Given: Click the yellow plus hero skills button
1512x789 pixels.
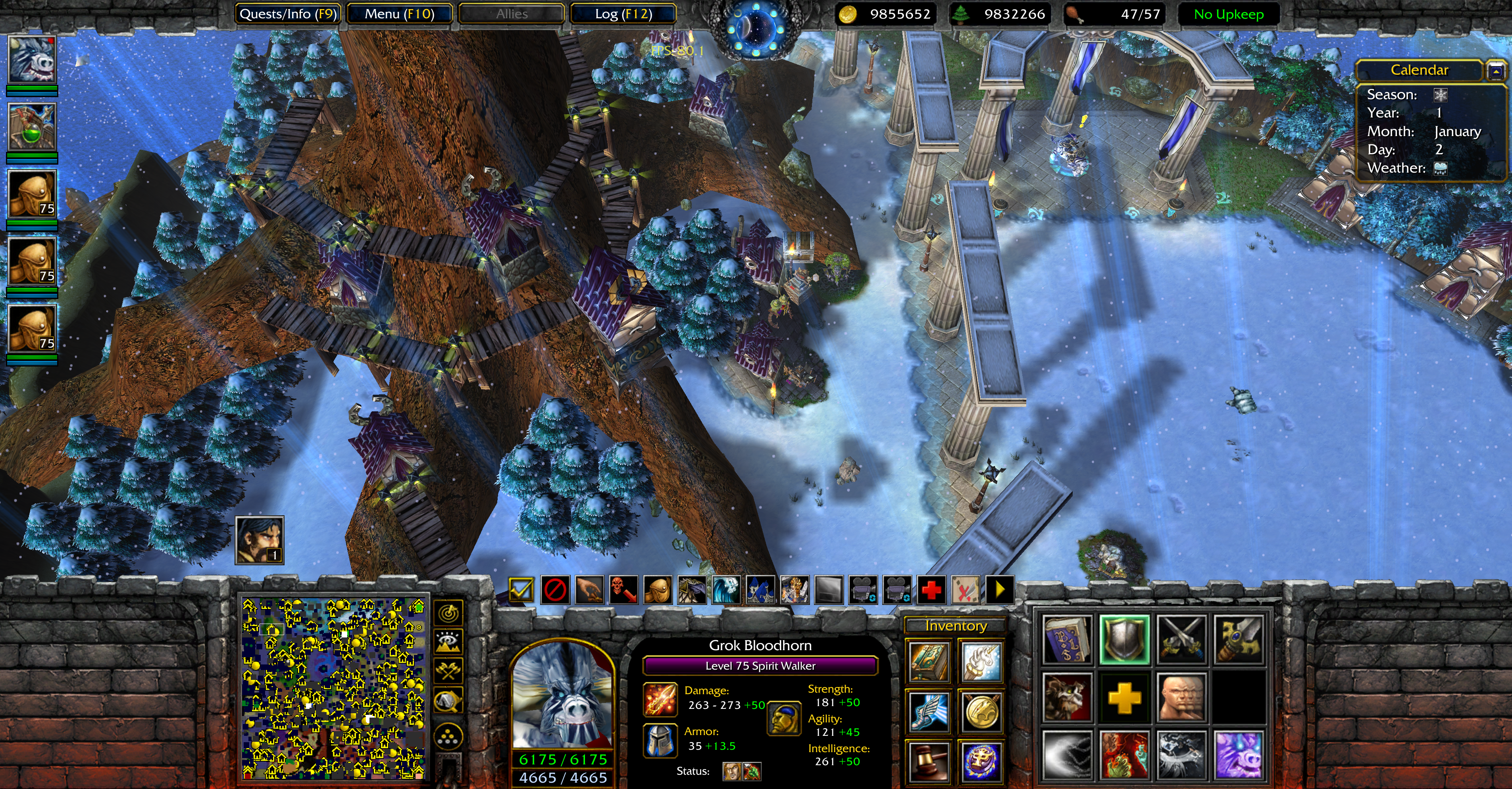Looking at the screenshot, I should (1124, 697).
